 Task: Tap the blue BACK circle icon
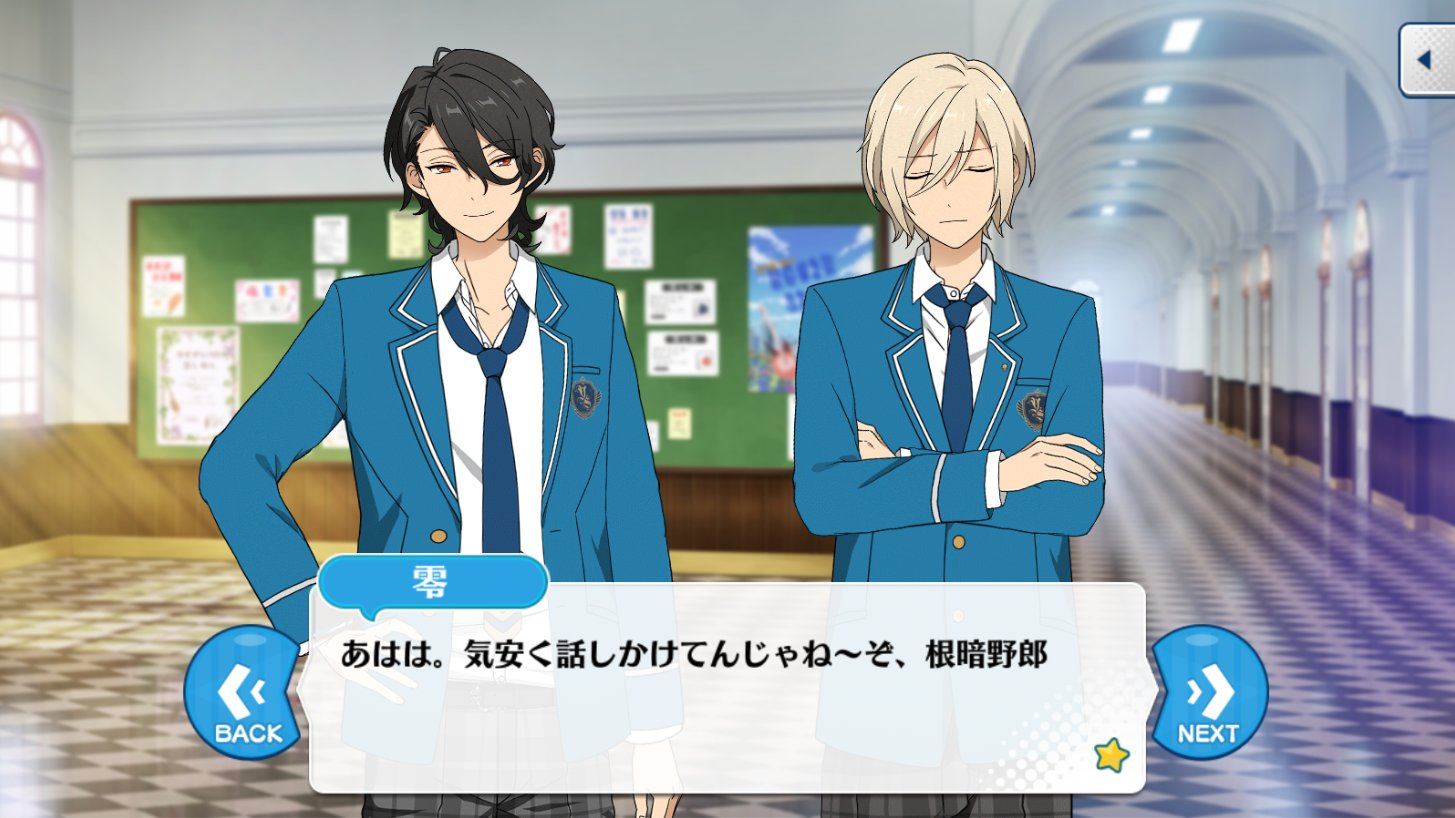coord(241,691)
